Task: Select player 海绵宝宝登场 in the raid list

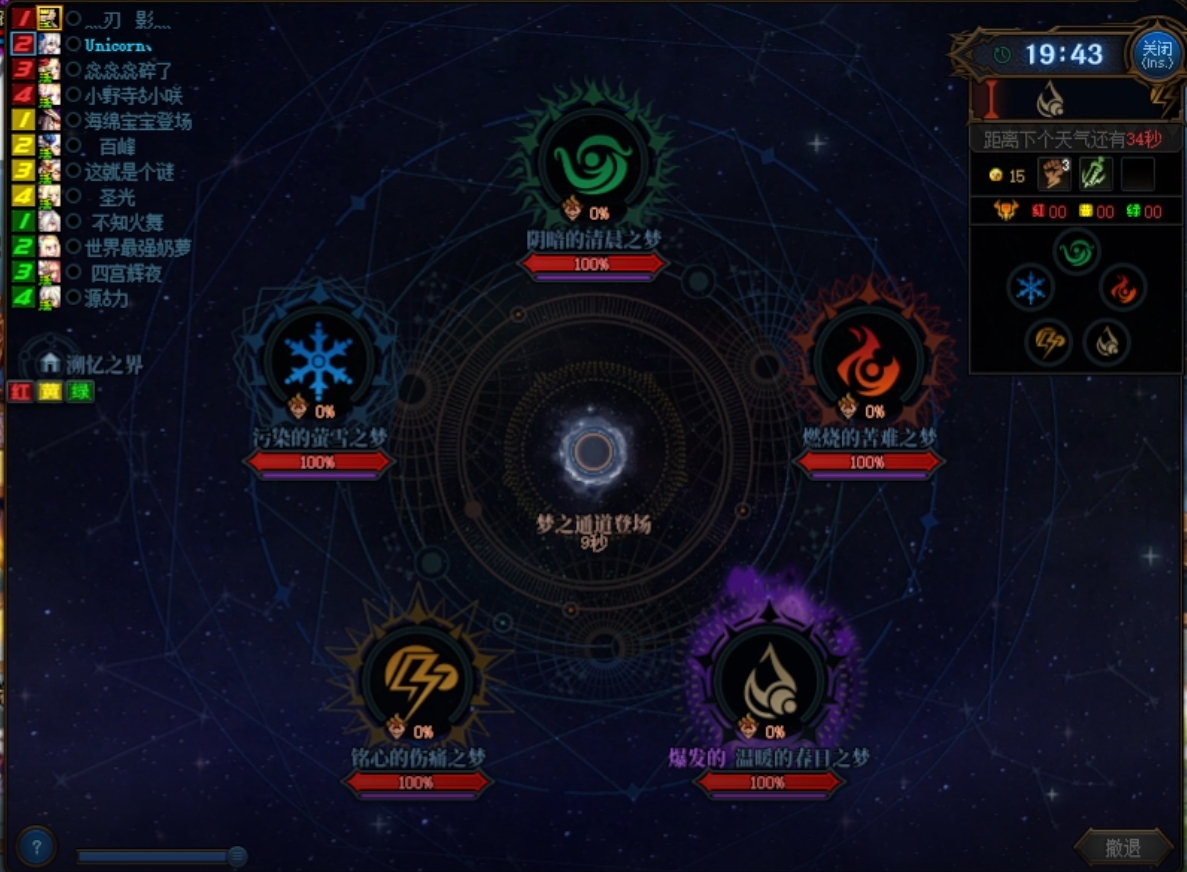Action: tap(137, 121)
